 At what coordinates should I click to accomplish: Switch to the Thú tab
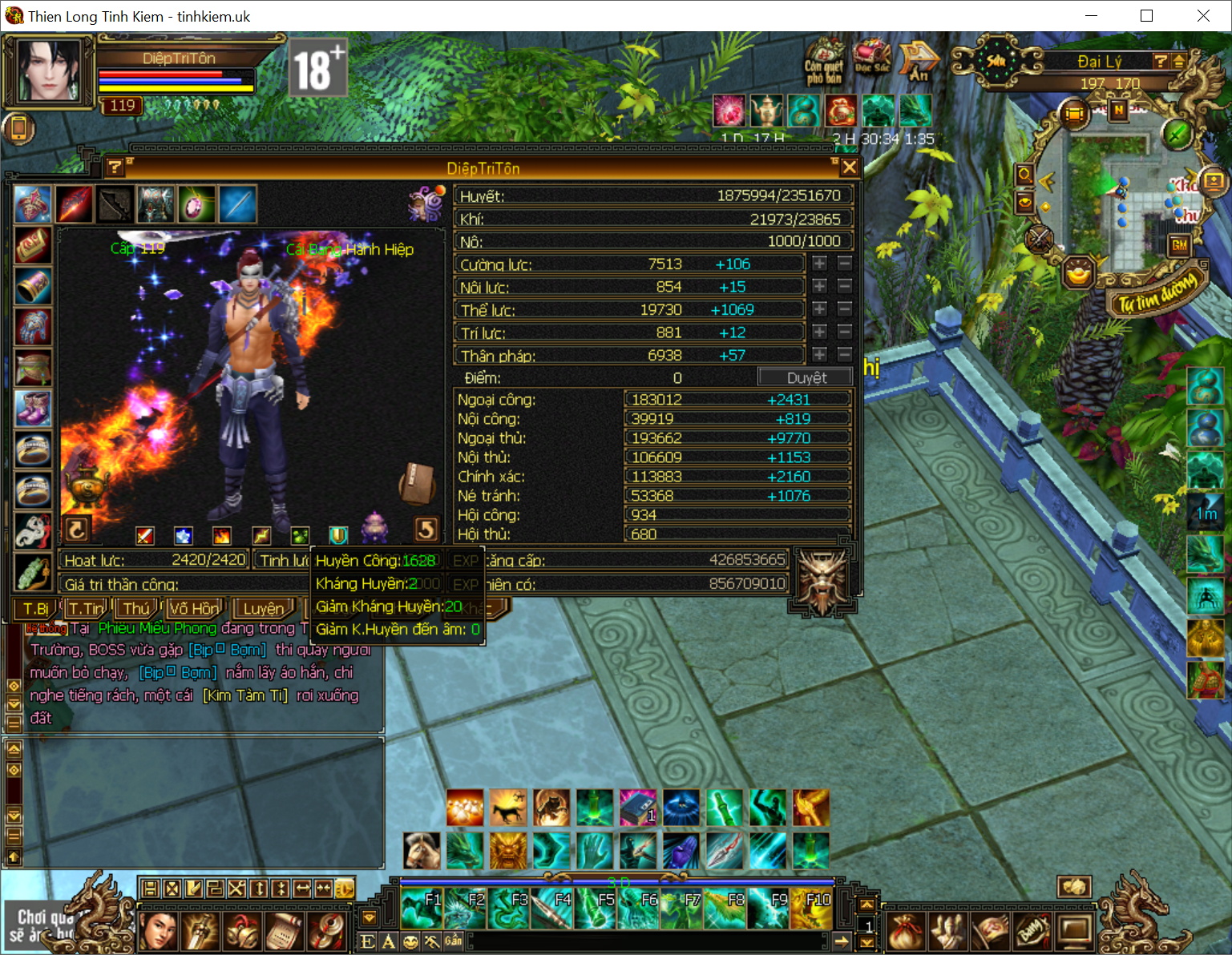point(136,609)
